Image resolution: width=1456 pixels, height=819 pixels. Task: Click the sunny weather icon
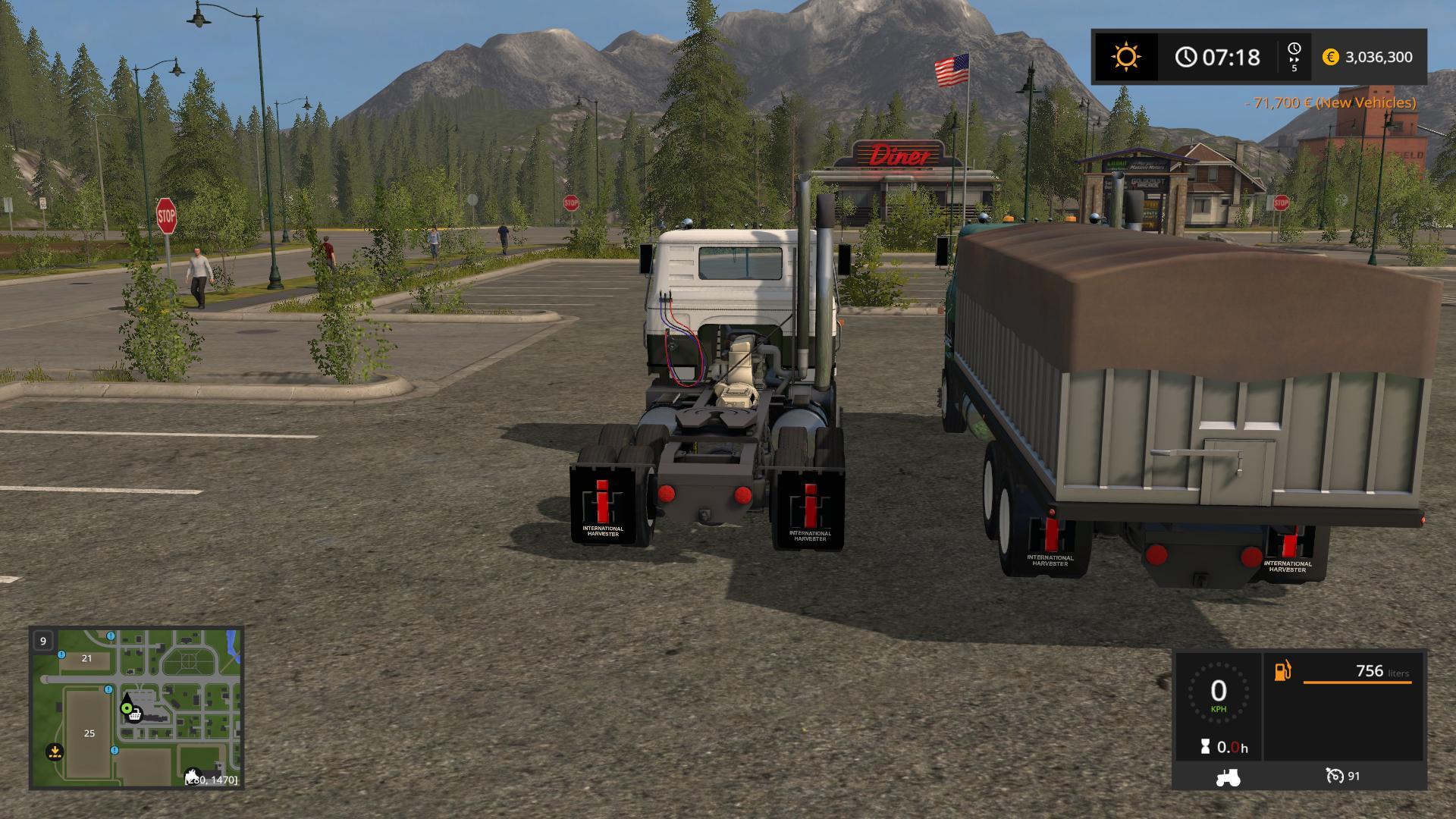[1125, 57]
